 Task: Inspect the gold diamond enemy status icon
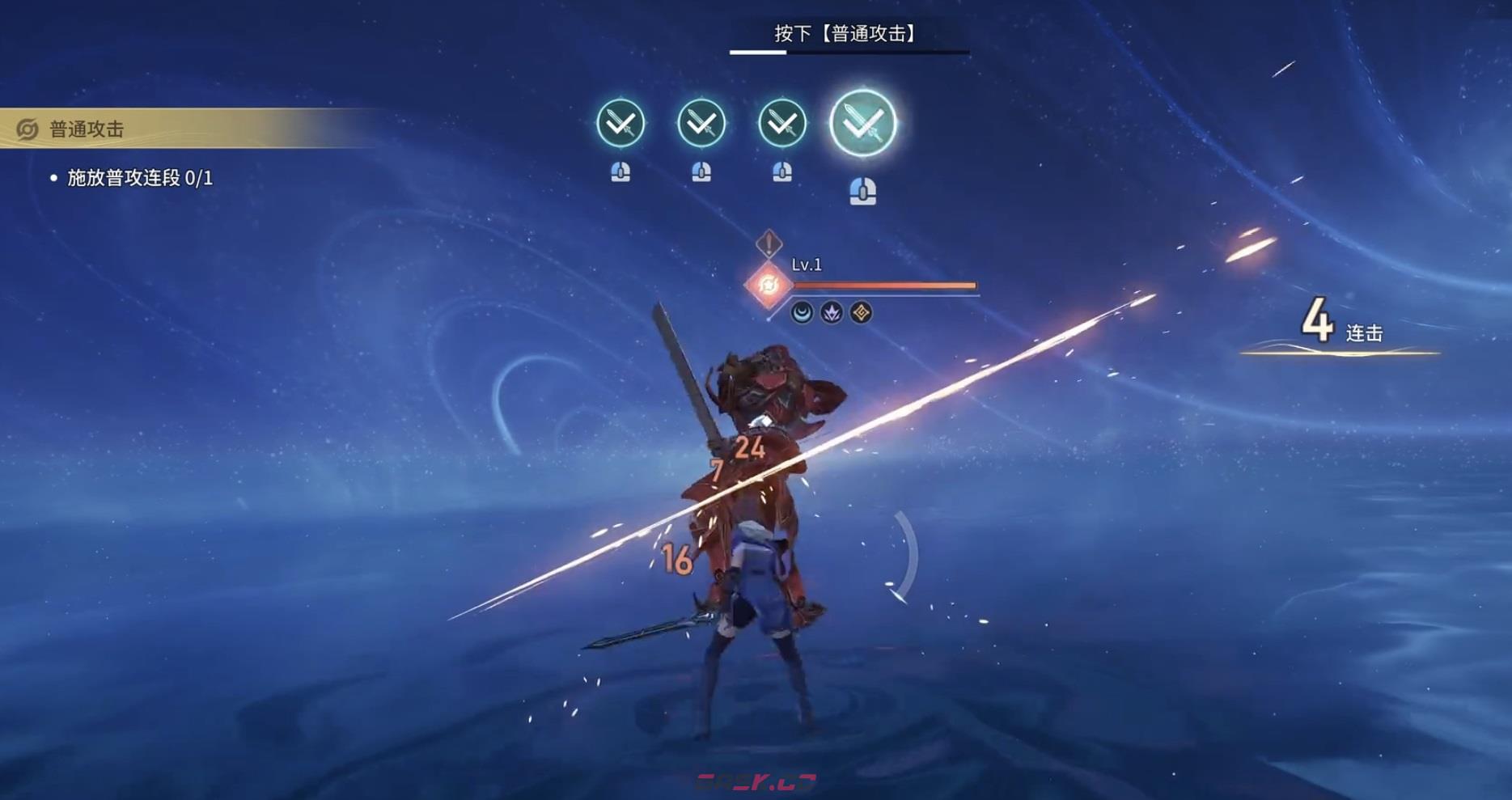tap(861, 313)
